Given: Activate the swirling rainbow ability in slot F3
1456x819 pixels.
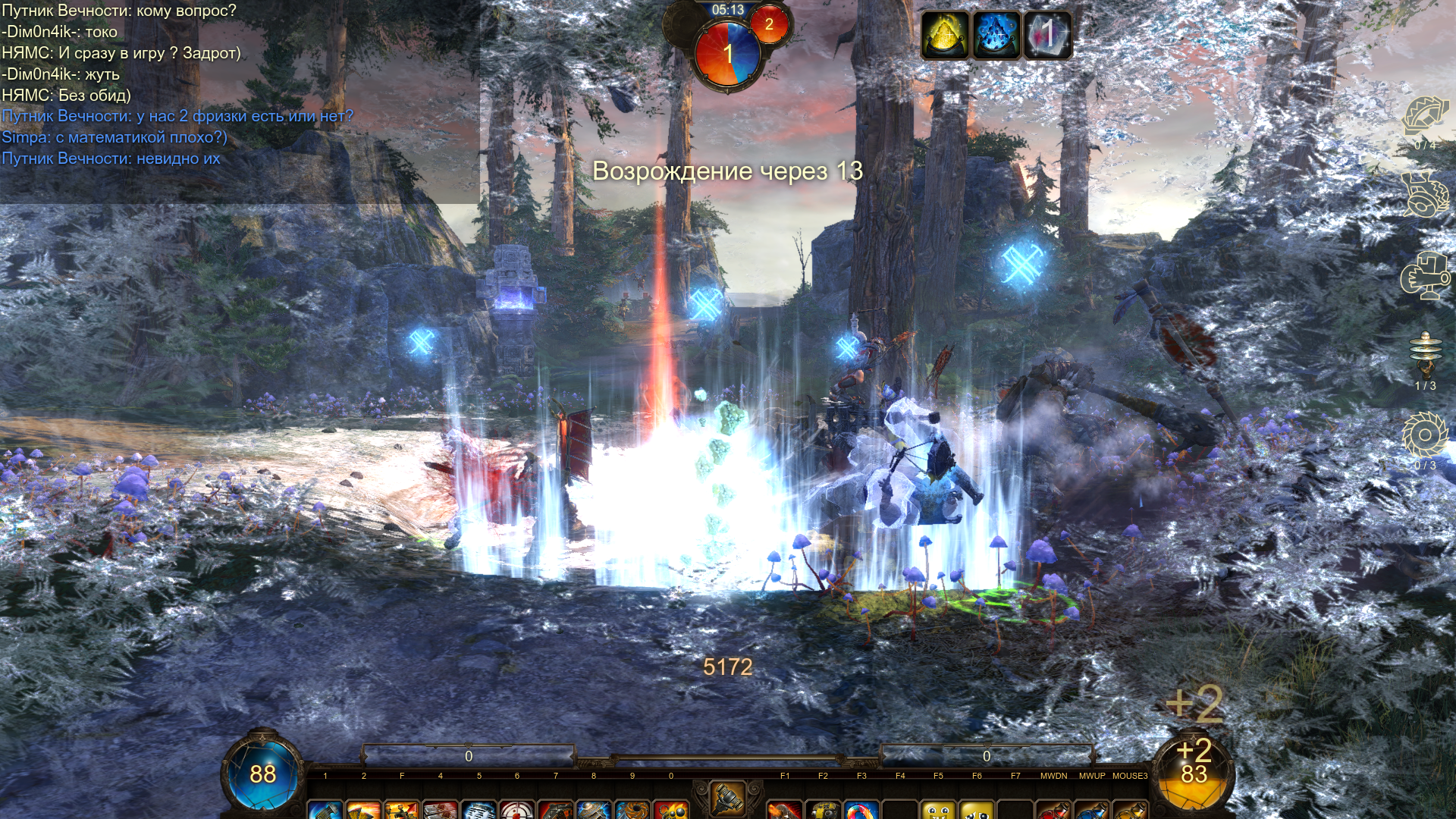Looking at the screenshot, I should point(861,810).
